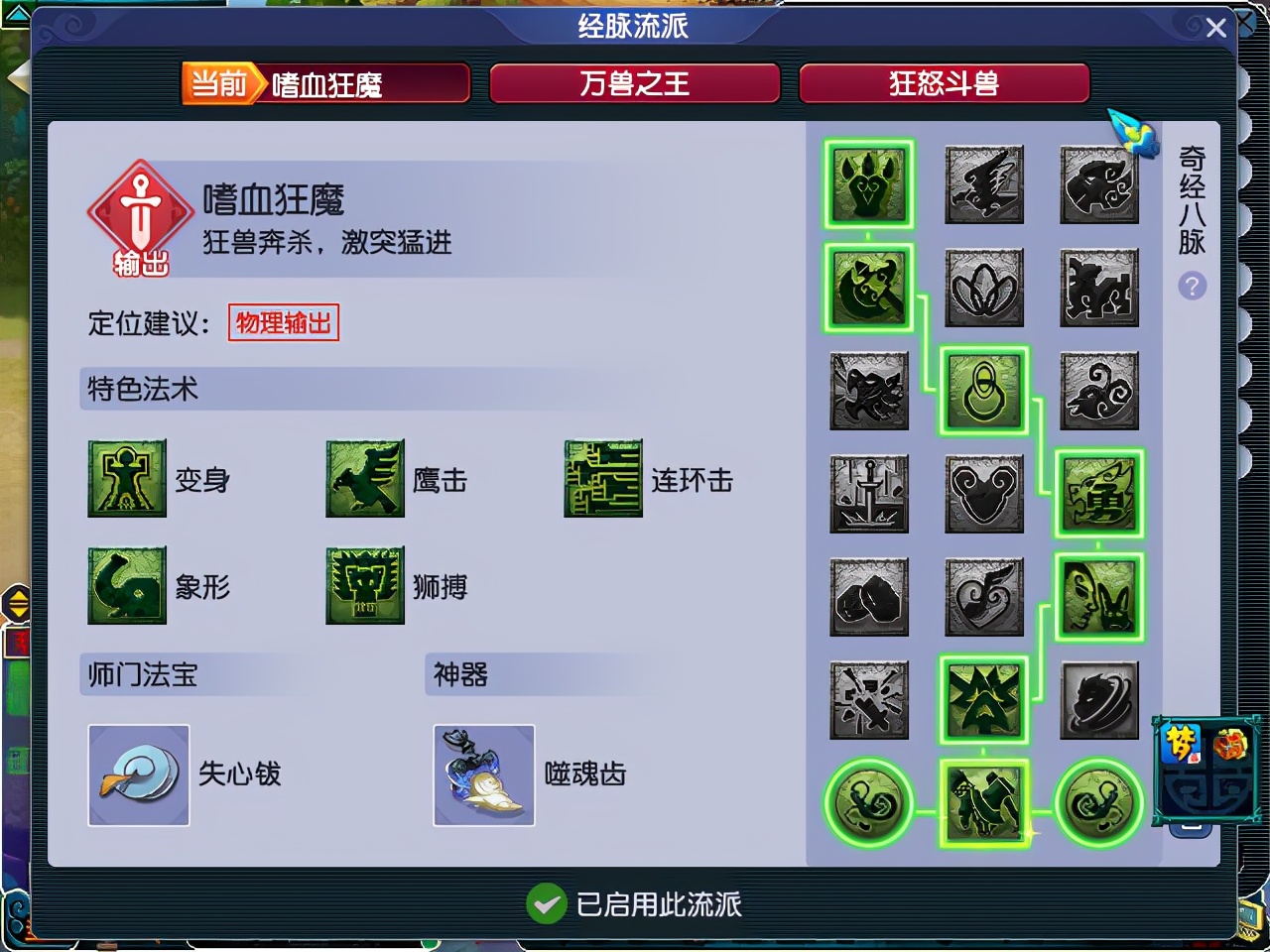
Task: Toggle the glowing rabbit-face meridian node
Action: point(1098,598)
